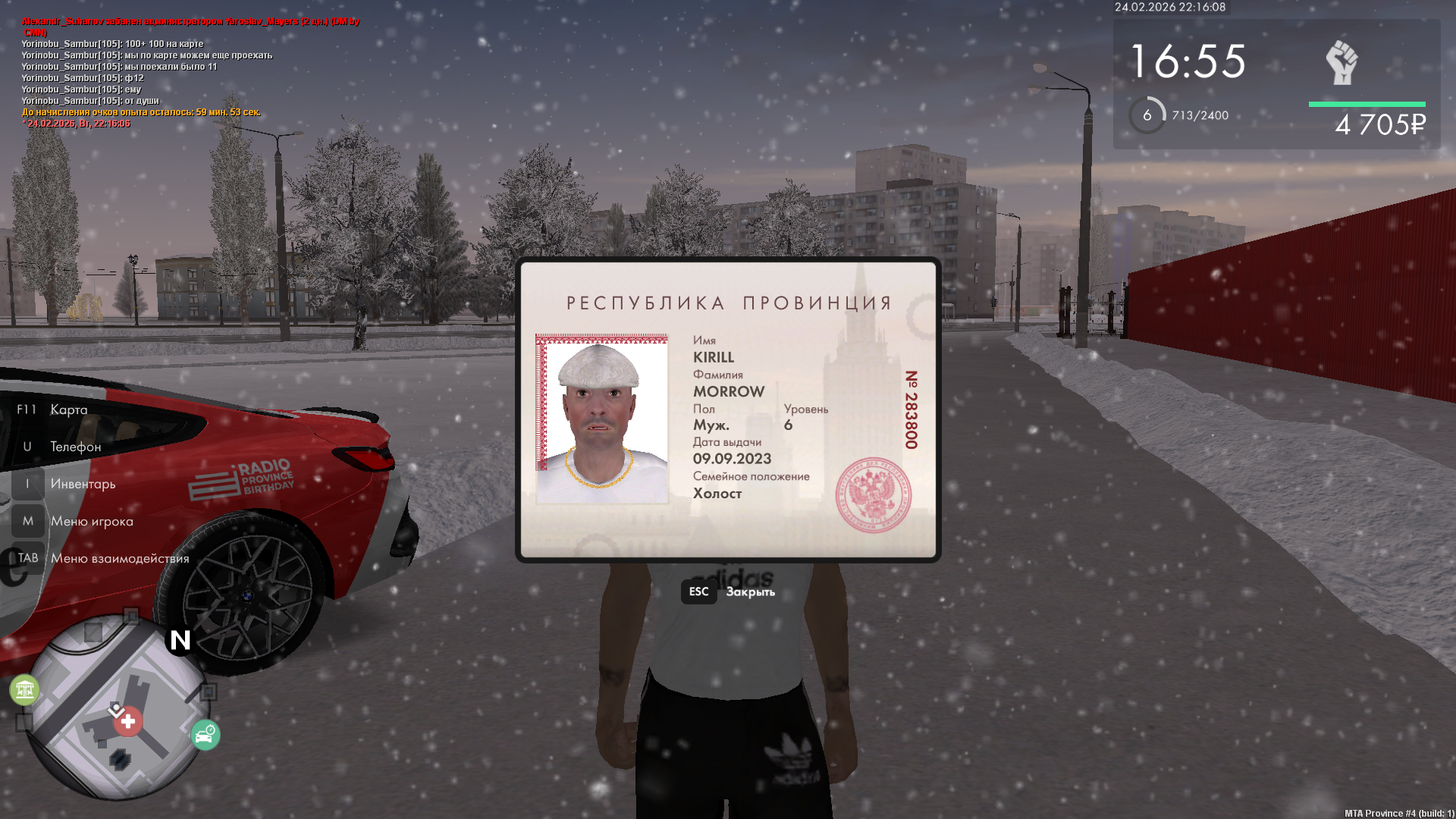1456x819 pixels.
Task: Select the red medical cross map marker
Action: pyautogui.click(x=128, y=721)
